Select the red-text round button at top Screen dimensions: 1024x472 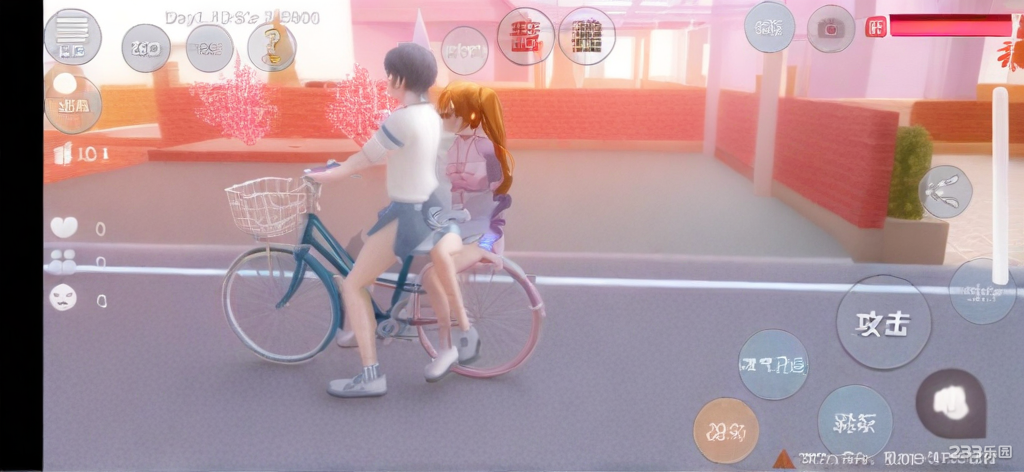coord(525,37)
